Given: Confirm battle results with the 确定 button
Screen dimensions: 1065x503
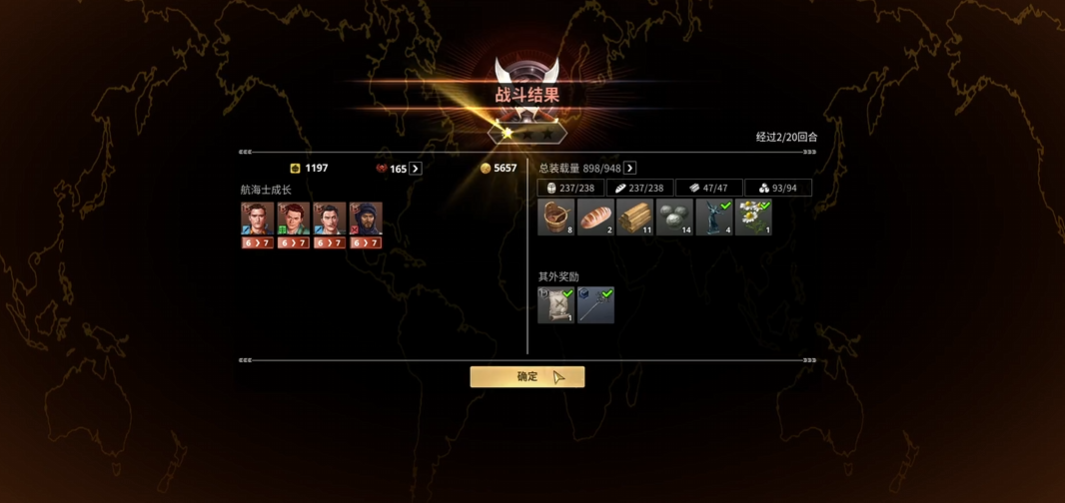Looking at the screenshot, I should coord(527,376).
